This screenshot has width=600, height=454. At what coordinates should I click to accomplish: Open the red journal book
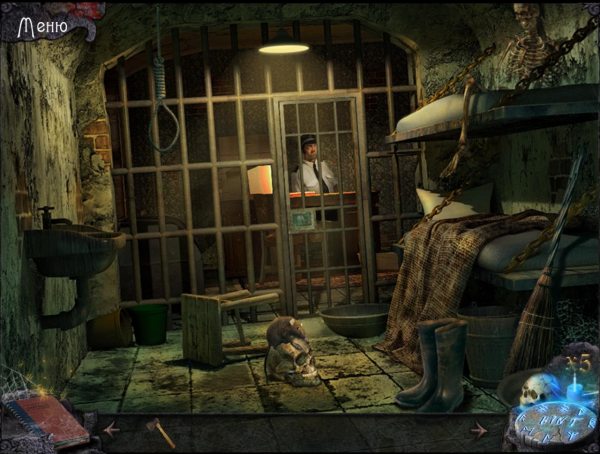point(46,417)
